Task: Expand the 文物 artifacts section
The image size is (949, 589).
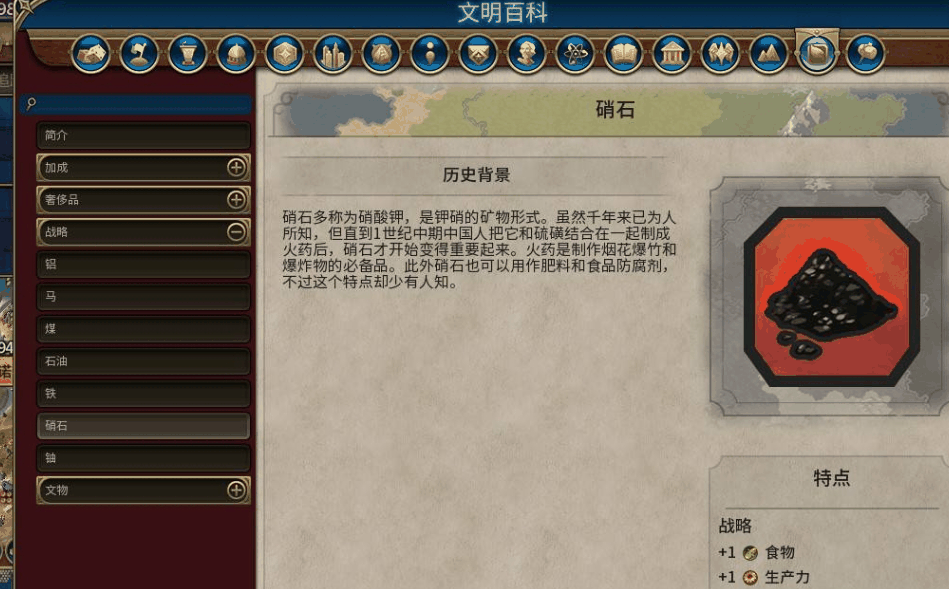Action: 236,490
